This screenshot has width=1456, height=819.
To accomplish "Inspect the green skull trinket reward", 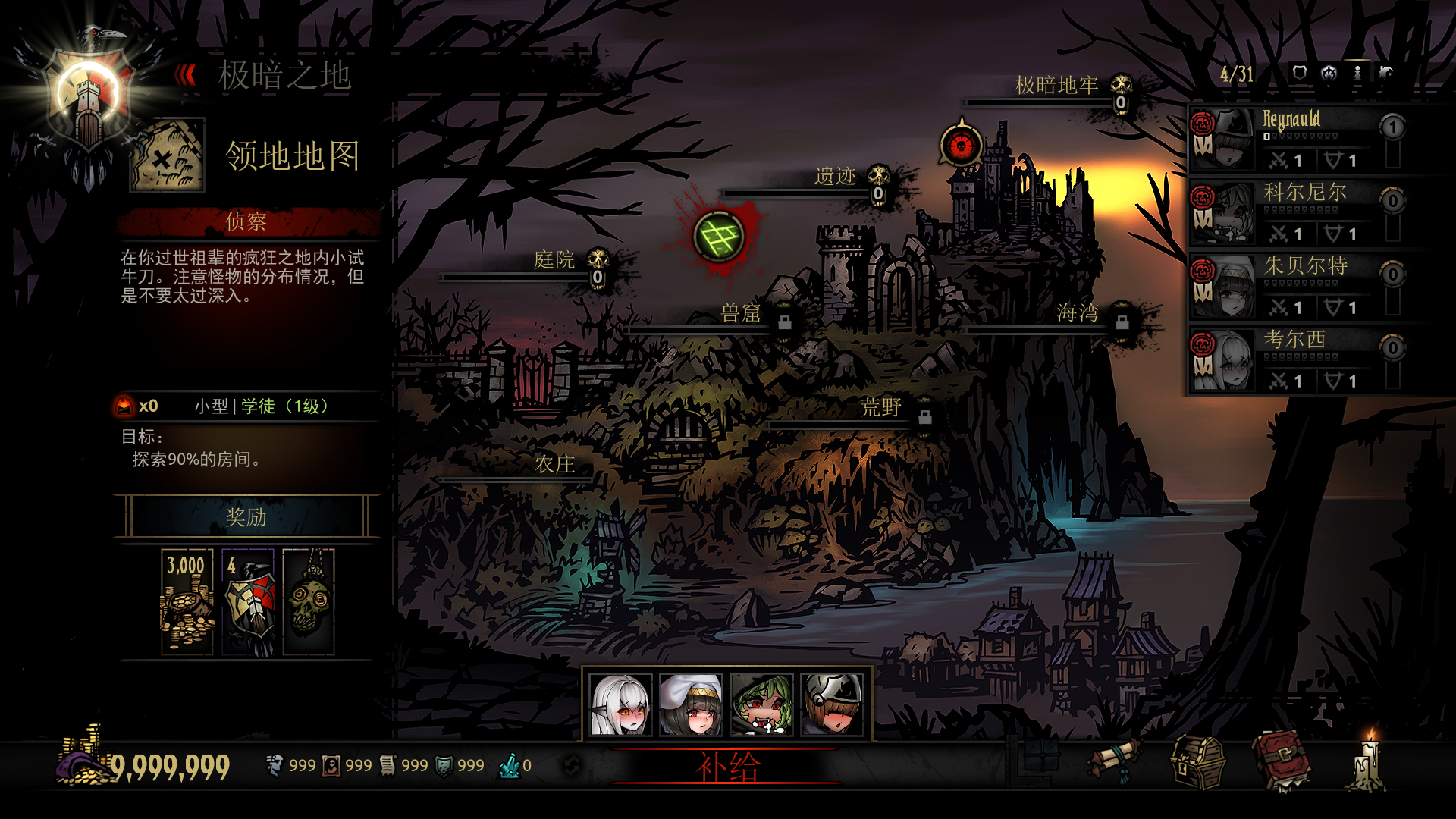I will click(x=309, y=602).
